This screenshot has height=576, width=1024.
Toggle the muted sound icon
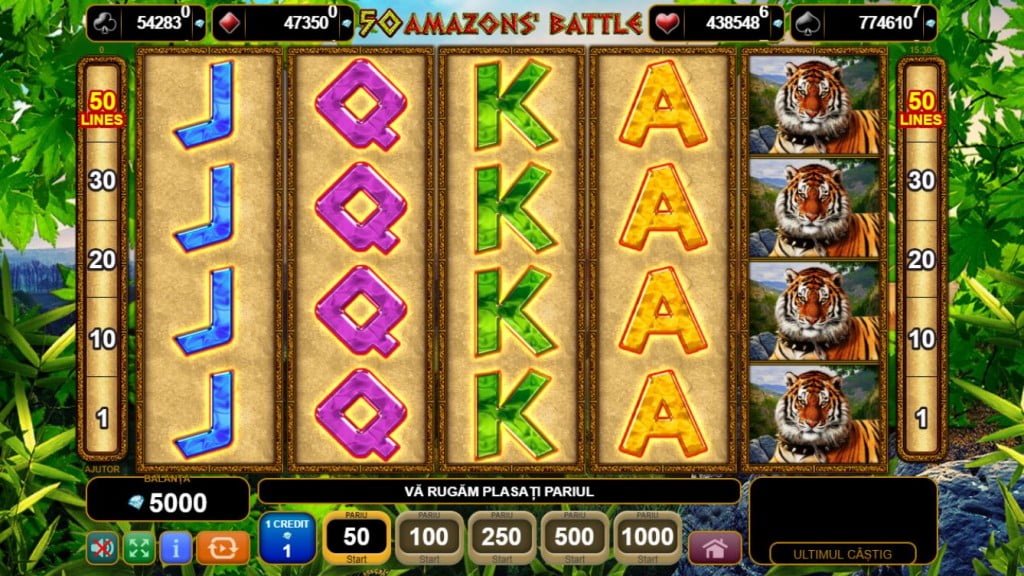point(101,547)
